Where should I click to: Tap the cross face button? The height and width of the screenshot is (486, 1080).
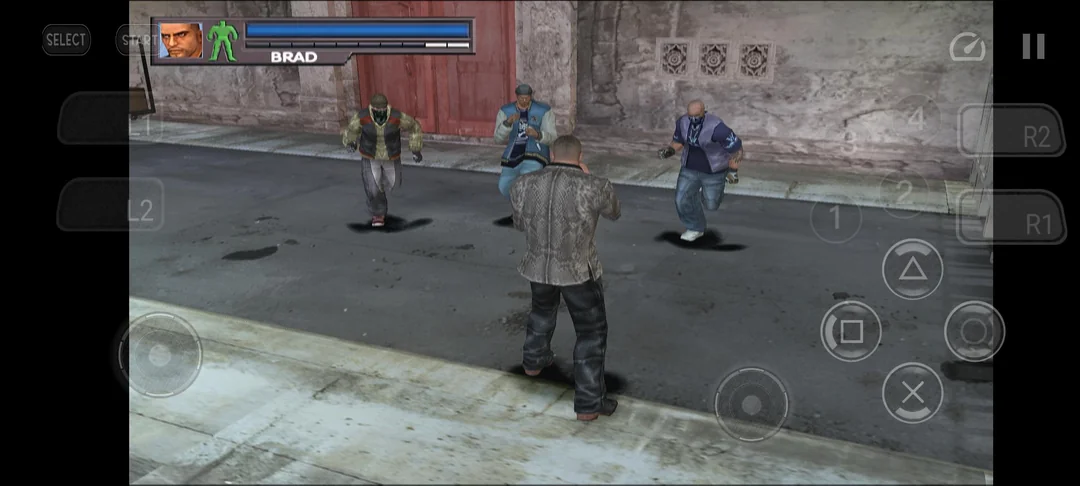coord(912,393)
